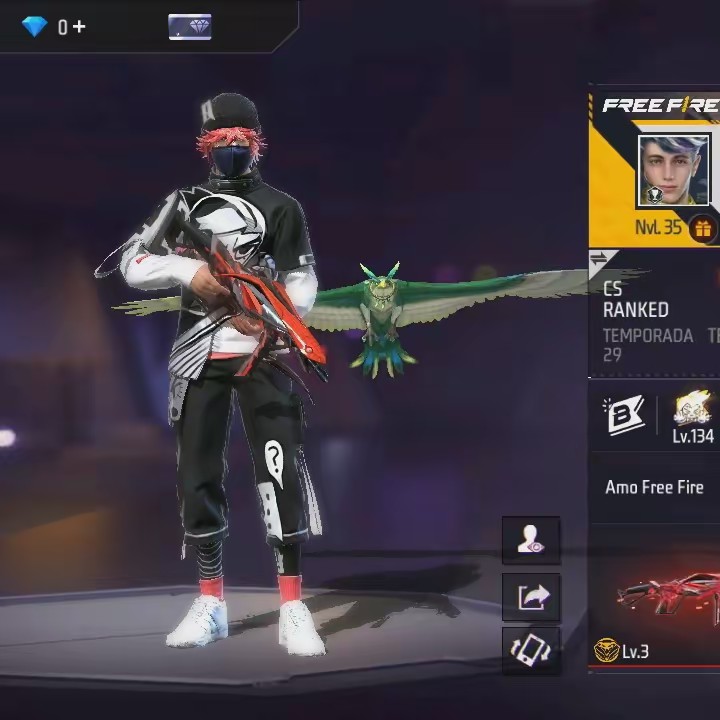Image resolution: width=720 pixels, height=720 pixels.
Task: Open the diamond voucher card icon
Action: 190,27
